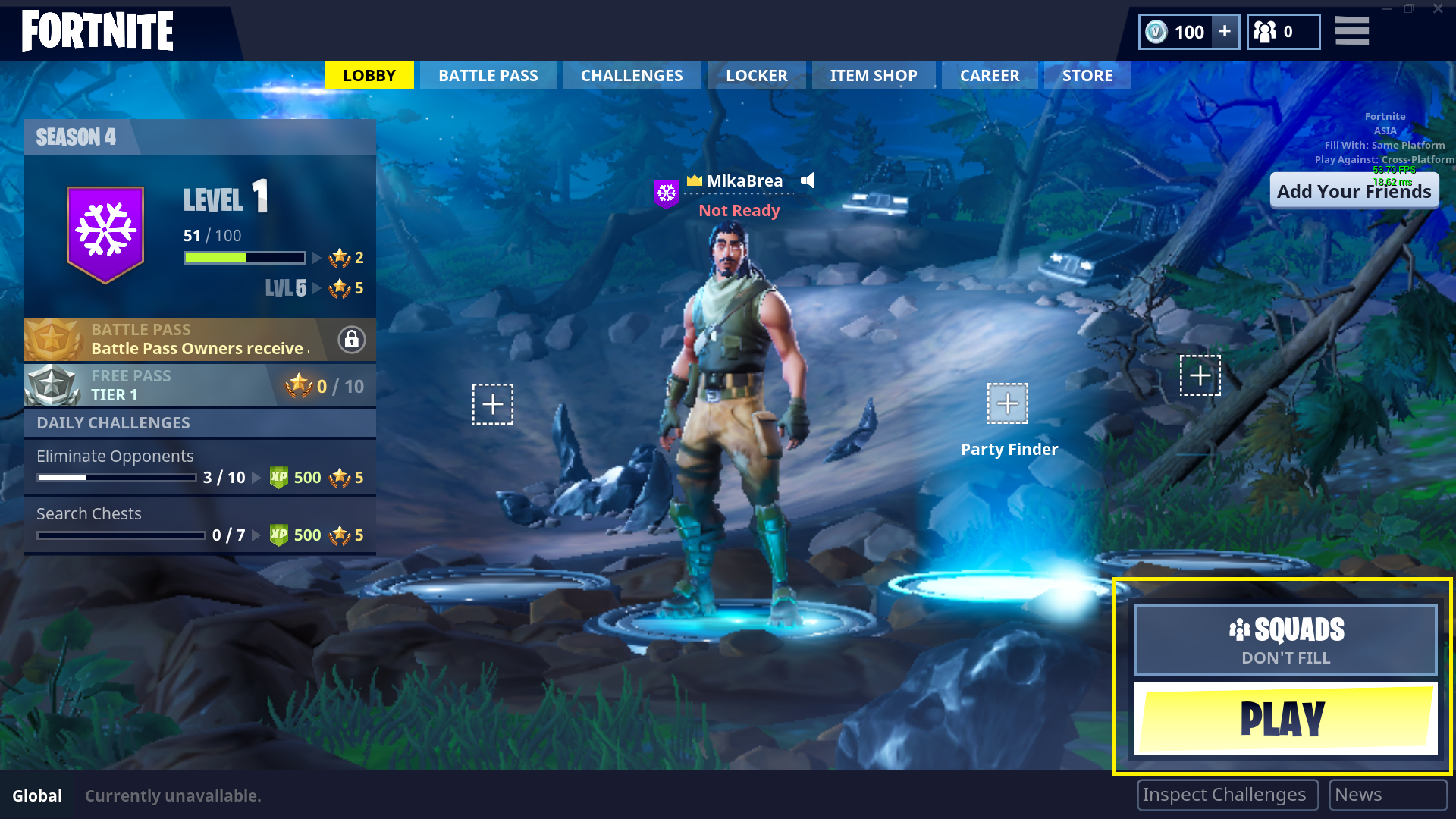Toggle the Not Ready status
The height and width of the screenshot is (819, 1456).
[739, 210]
